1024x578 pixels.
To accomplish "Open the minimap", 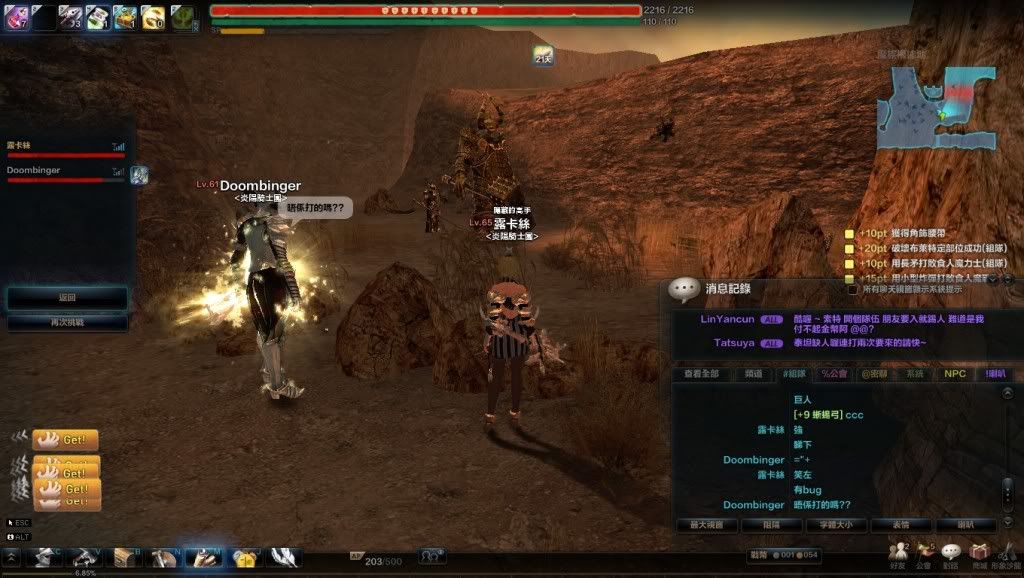I will [936, 106].
